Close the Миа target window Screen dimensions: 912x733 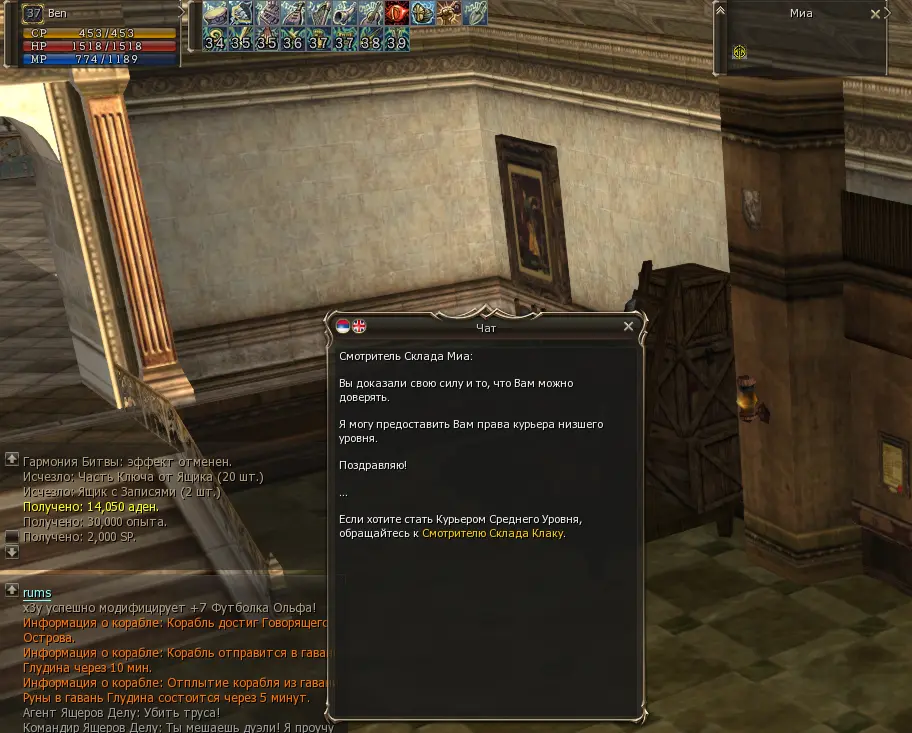pyautogui.click(x=875, y=14)
